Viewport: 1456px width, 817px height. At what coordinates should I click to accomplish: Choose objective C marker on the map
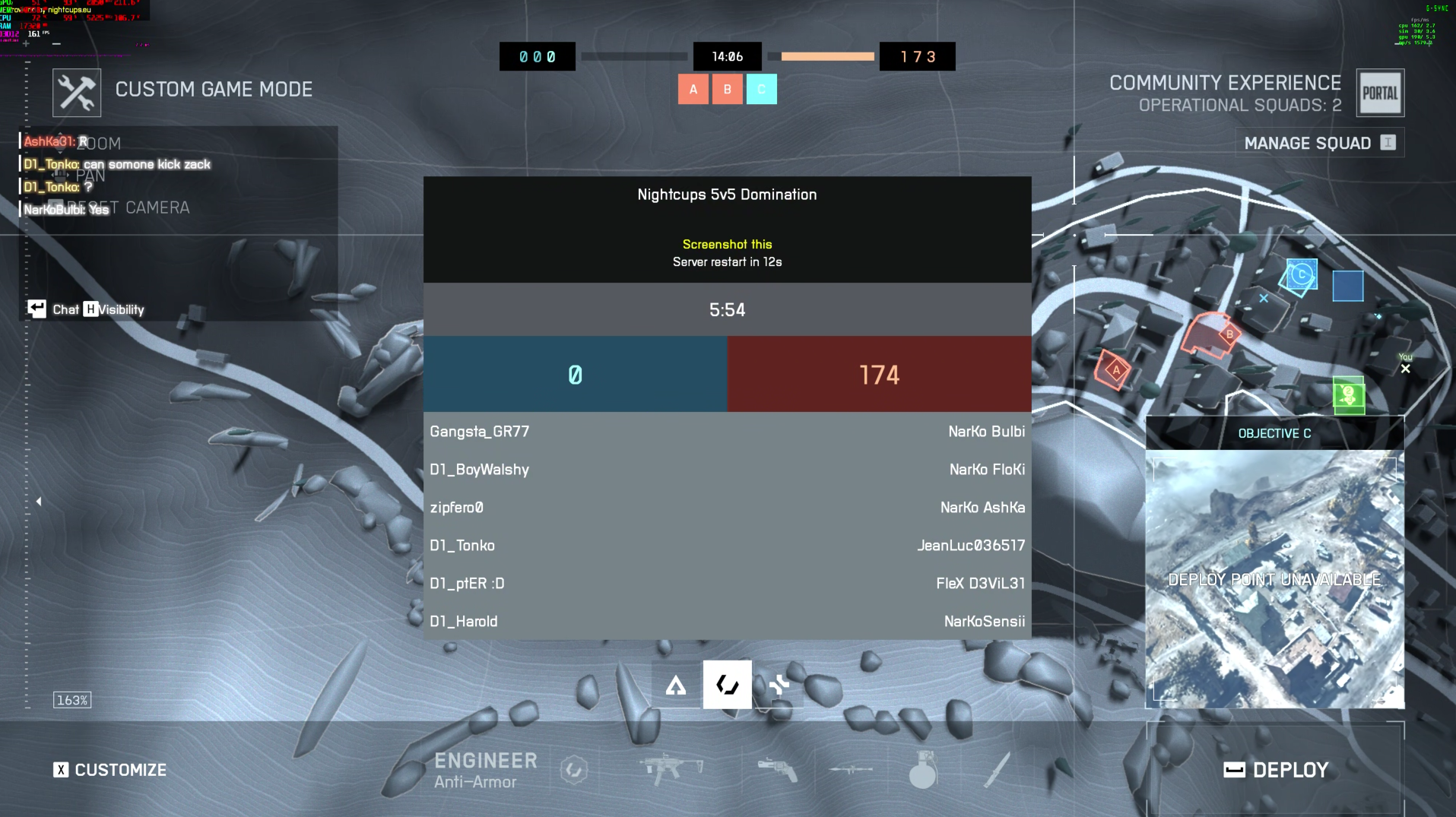(1301, 274)
